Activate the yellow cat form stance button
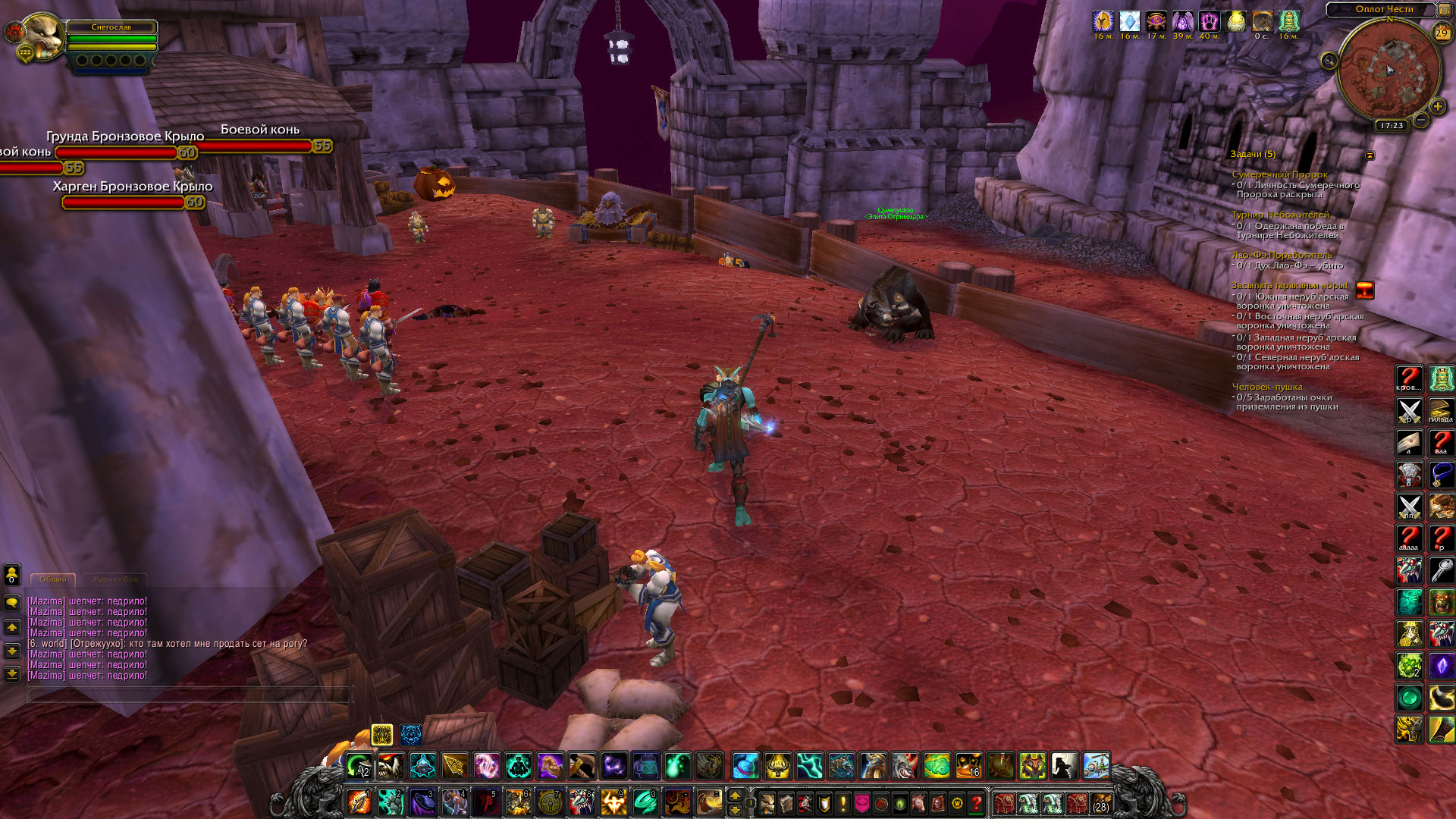The image size is (1456, 819). click(x=382, y=734)
